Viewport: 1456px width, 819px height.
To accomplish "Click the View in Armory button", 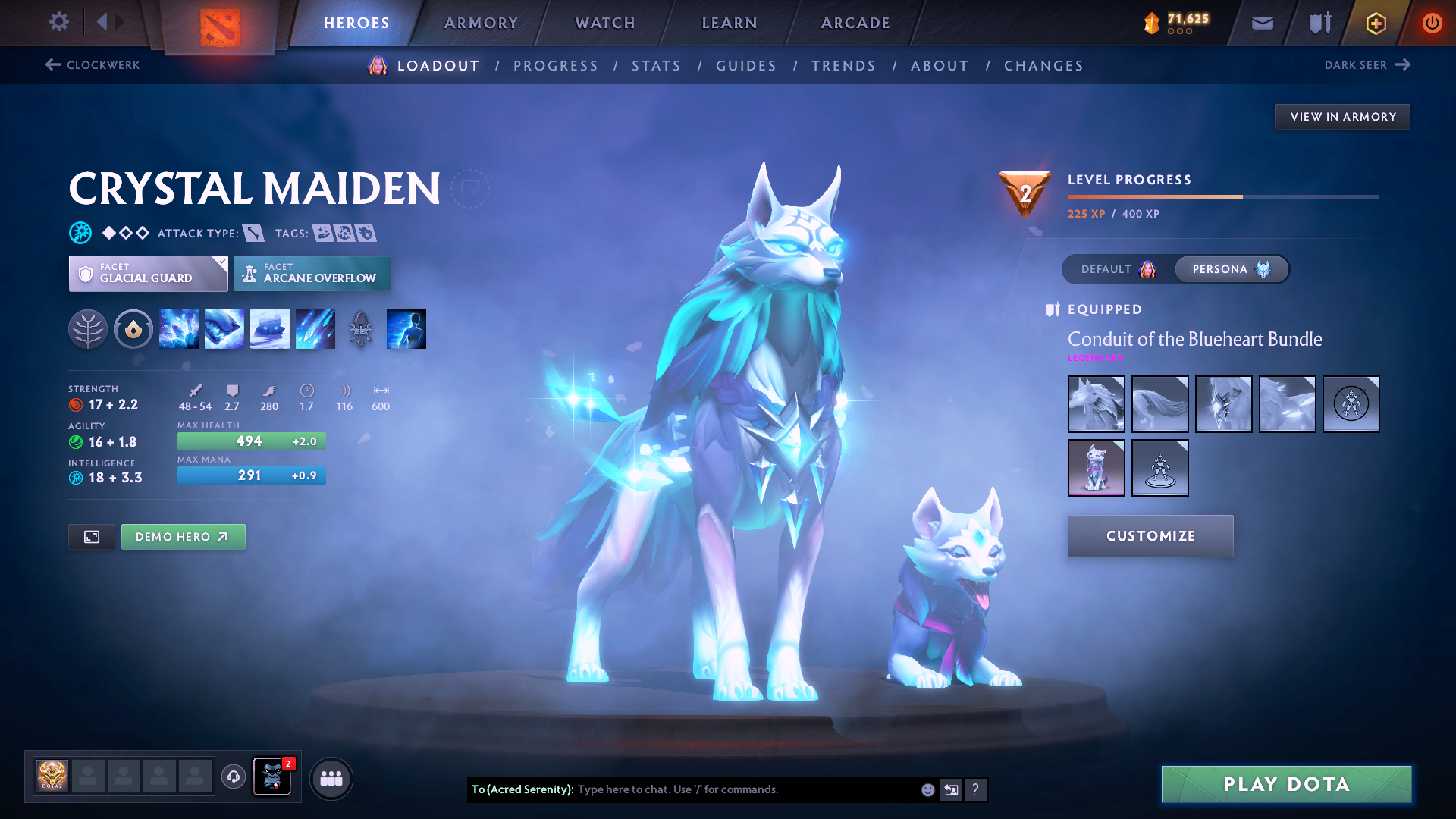I will pyautogui.click(x=1342, y=117).
